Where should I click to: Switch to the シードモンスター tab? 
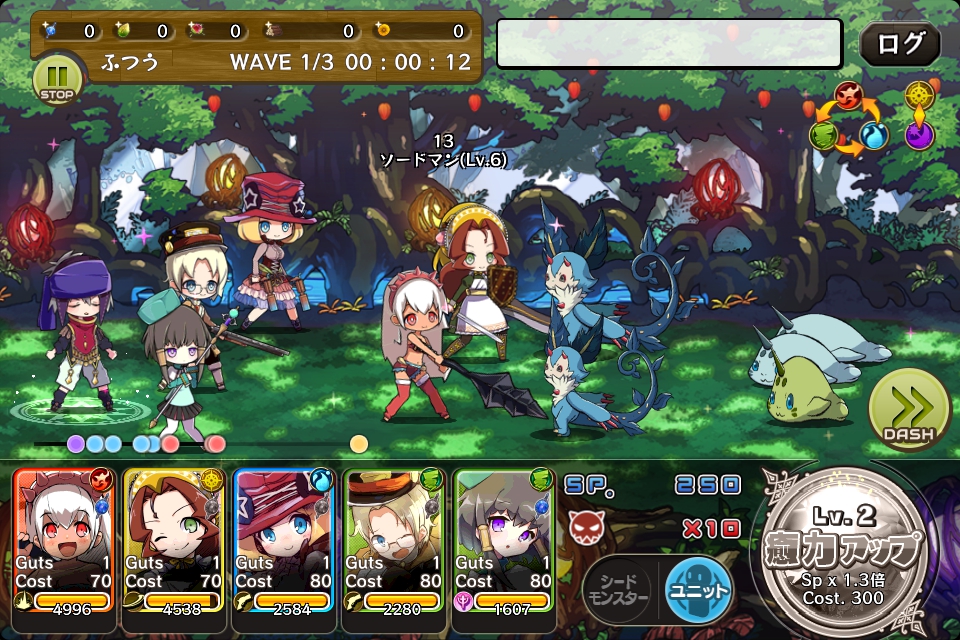pyautogui.click(x=617, y=590)
